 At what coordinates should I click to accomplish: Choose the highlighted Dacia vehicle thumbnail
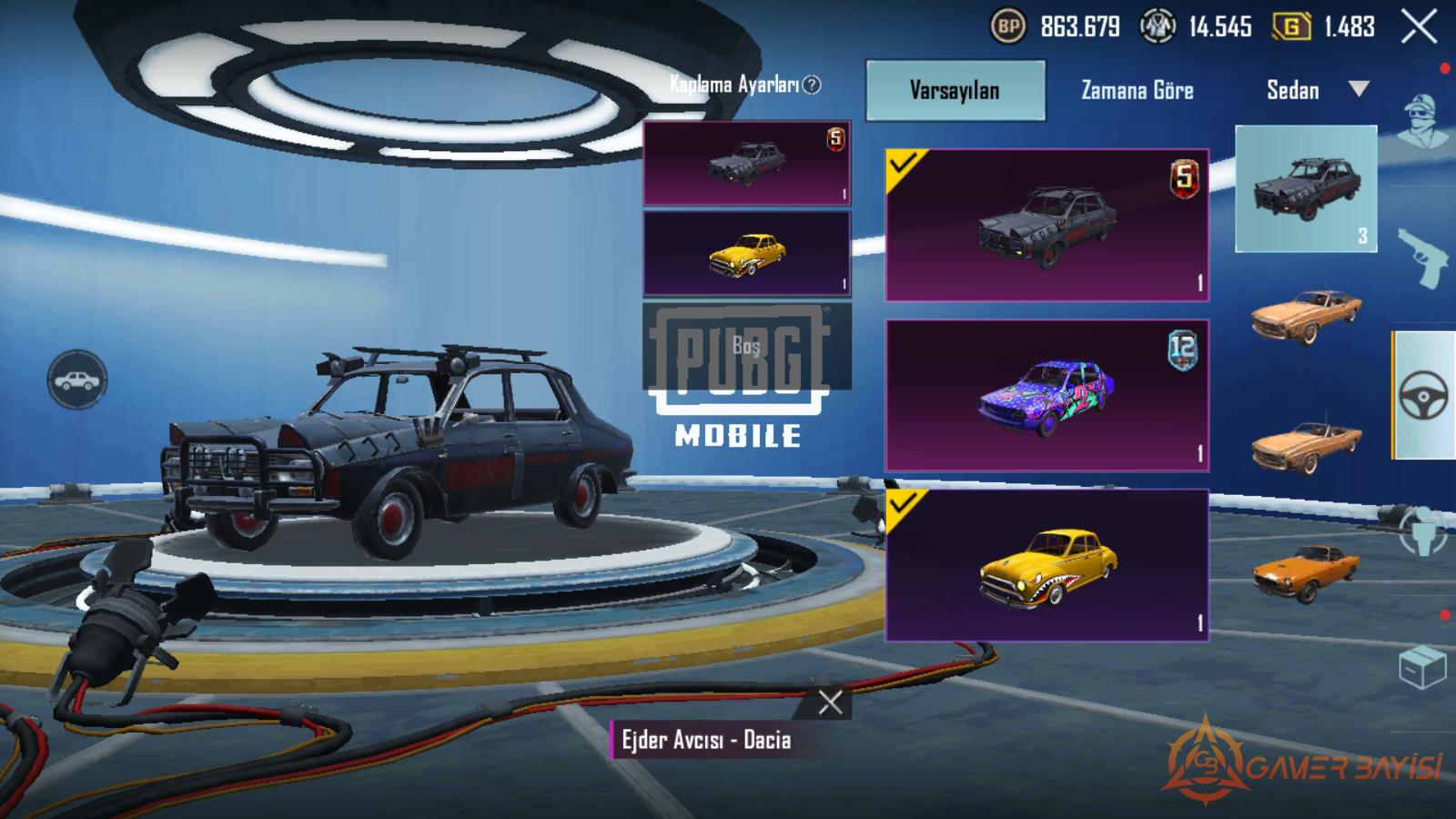click(1306, 188)
